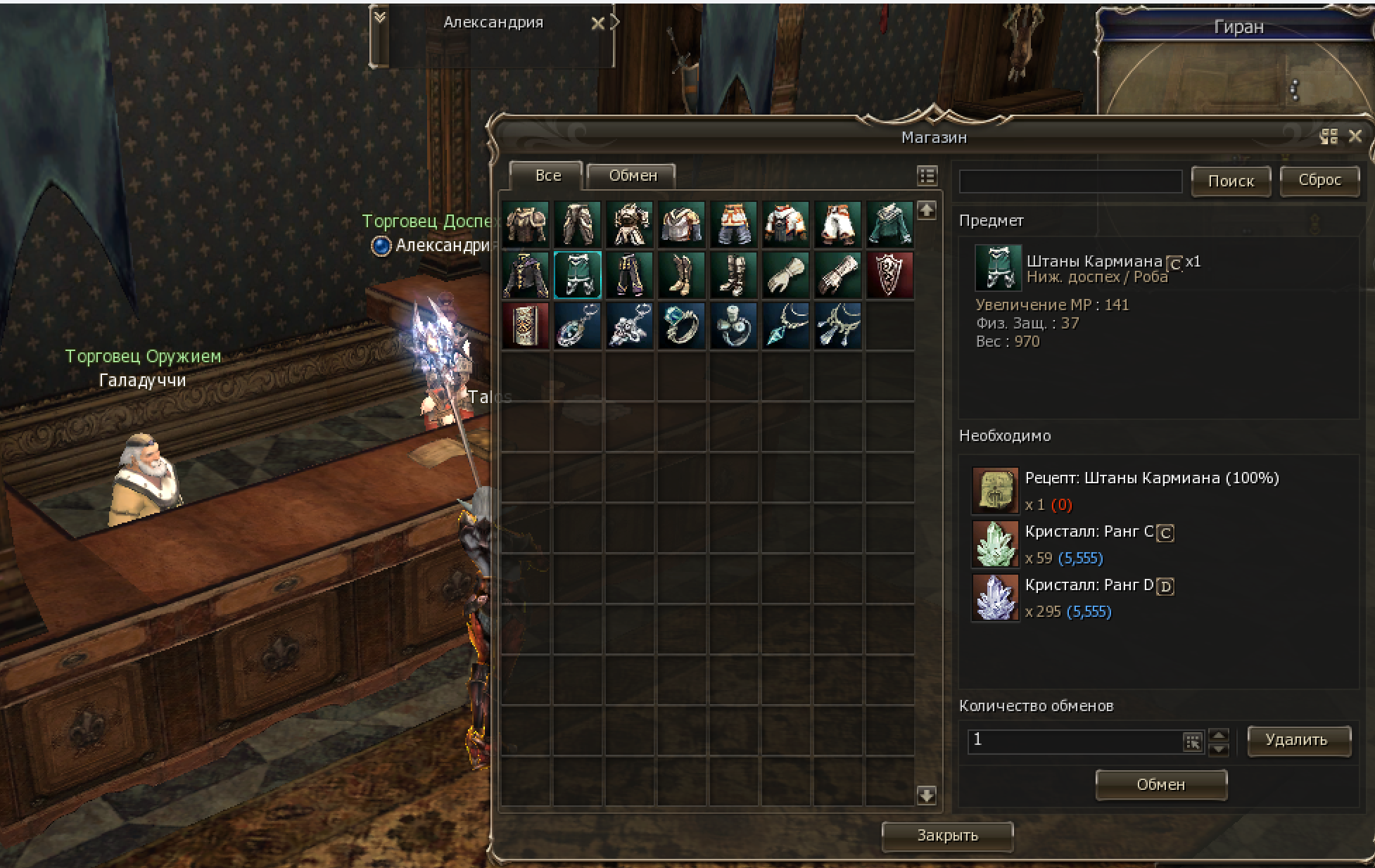Switch to the Обмен tab
The image size is (1375, 868).
(631, 176)
